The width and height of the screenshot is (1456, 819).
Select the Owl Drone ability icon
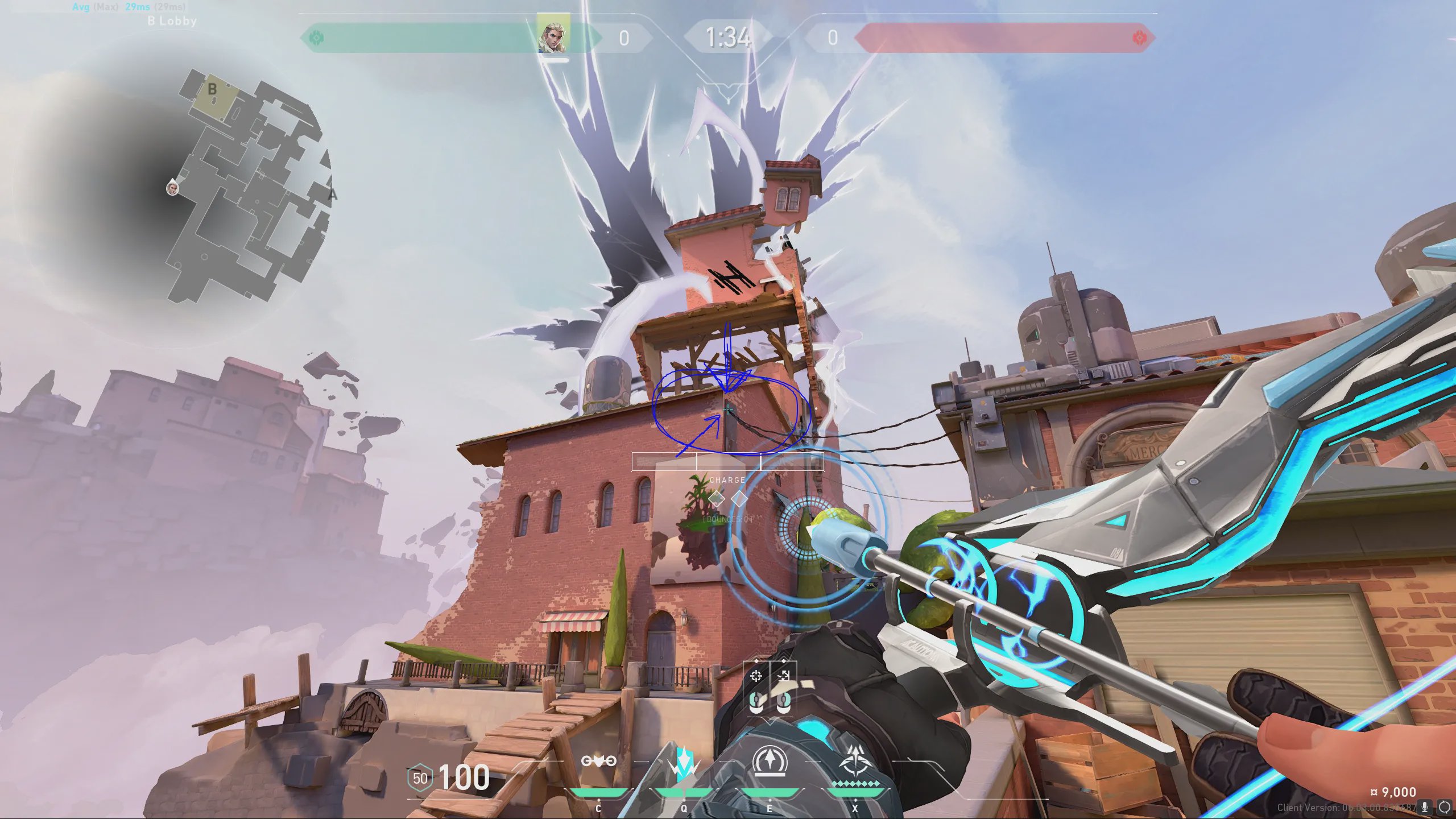tap(598, 761)
